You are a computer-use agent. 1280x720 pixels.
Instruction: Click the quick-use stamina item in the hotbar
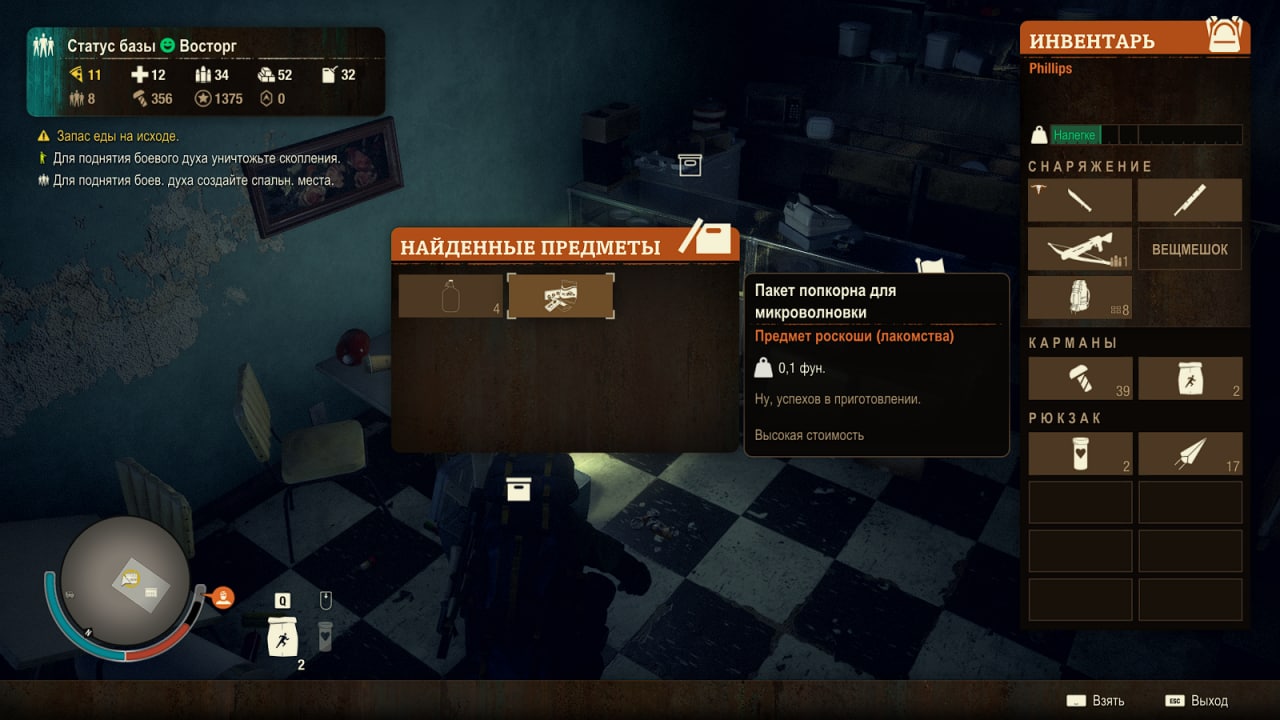(283, 636)
